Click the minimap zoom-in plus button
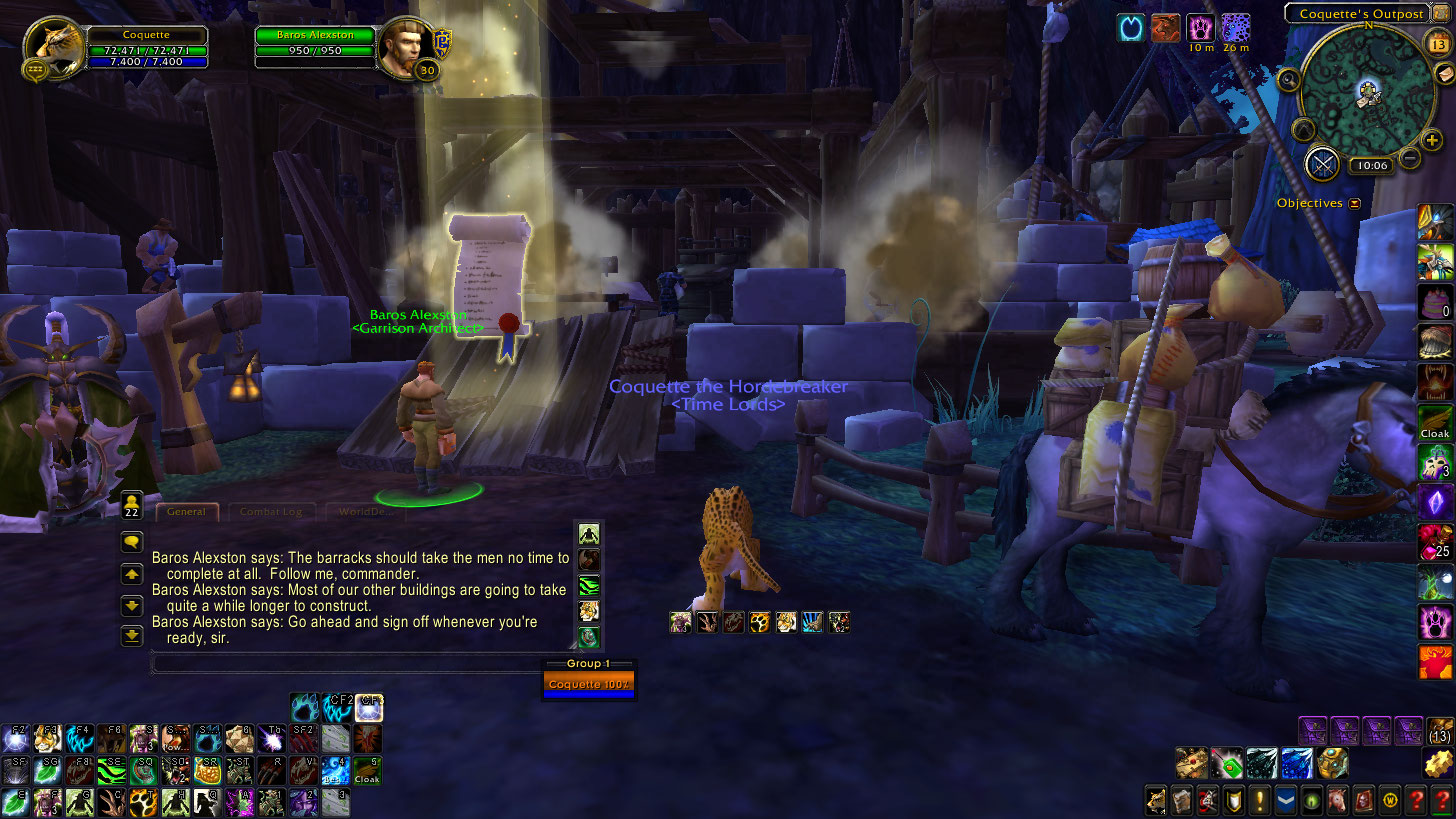Image resolution: width=1456 pixels, height=819 pixels. pos(1433,141)
